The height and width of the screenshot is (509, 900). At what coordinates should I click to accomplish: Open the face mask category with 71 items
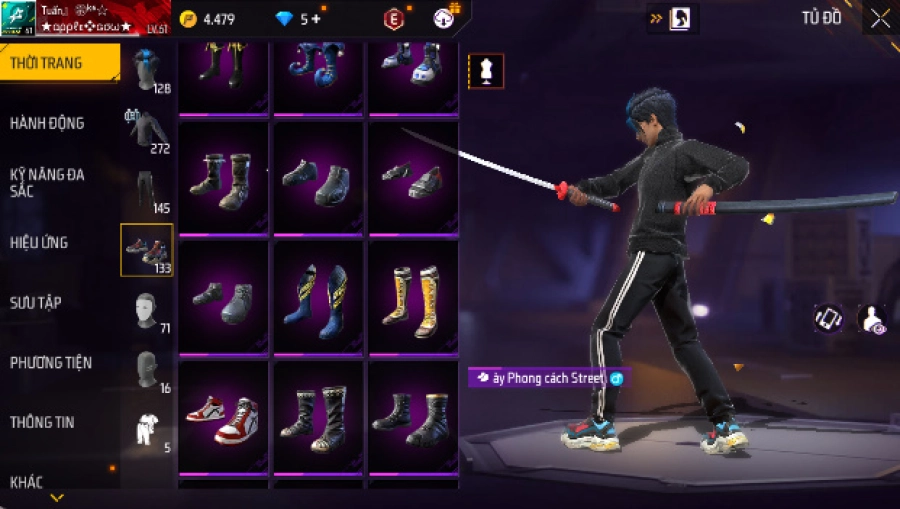[x=147, y=310]
